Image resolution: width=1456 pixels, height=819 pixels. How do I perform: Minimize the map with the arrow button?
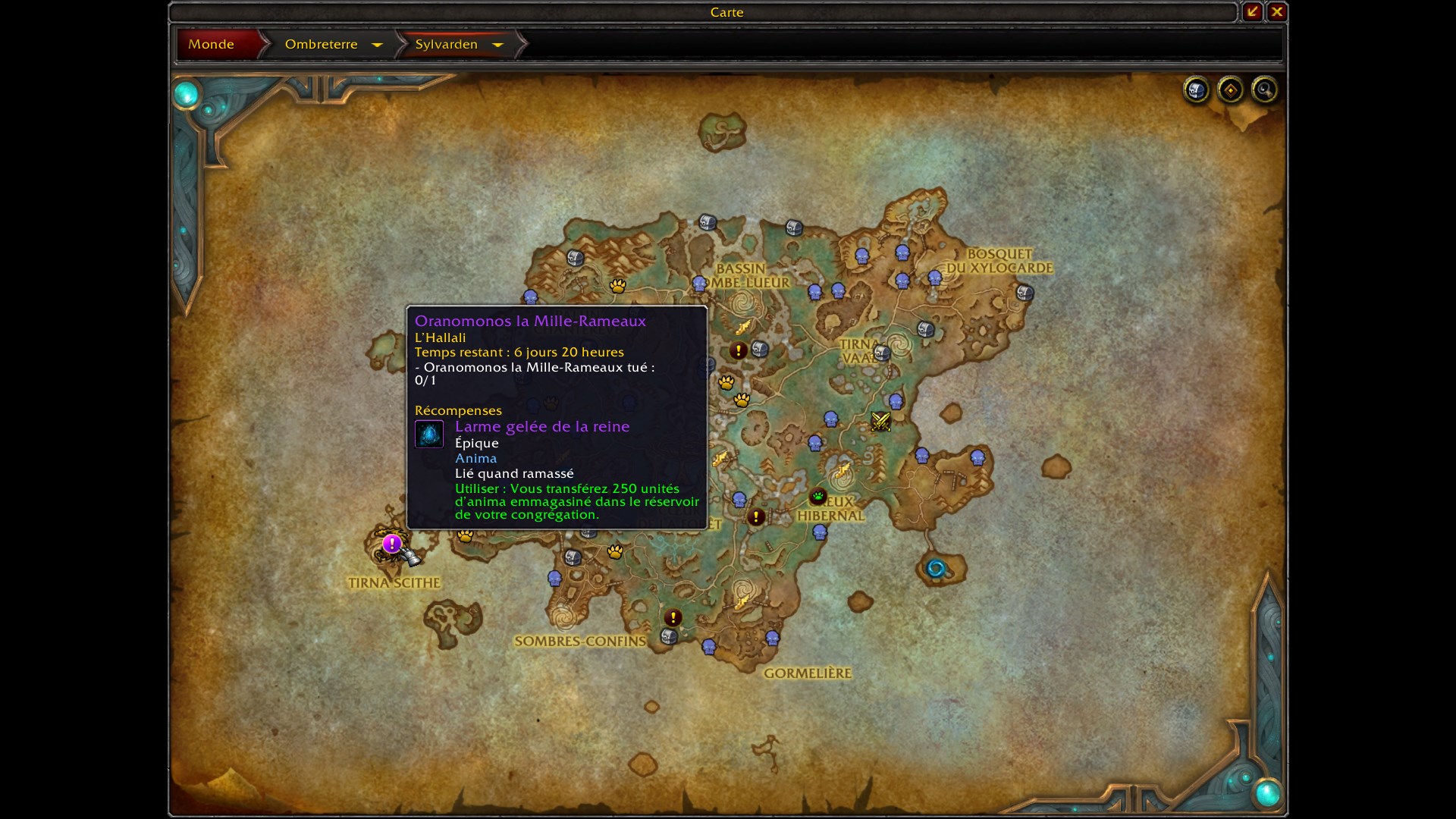1252,11
